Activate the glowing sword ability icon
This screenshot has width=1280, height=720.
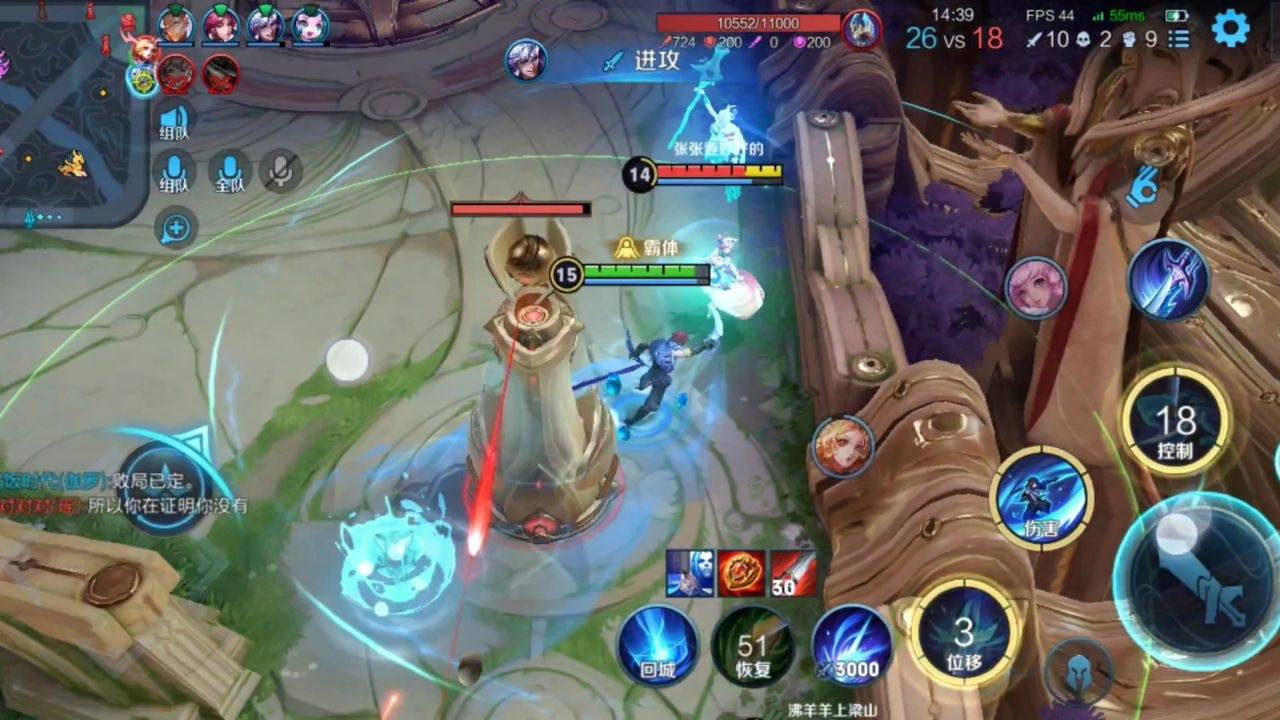(1168, 279)
